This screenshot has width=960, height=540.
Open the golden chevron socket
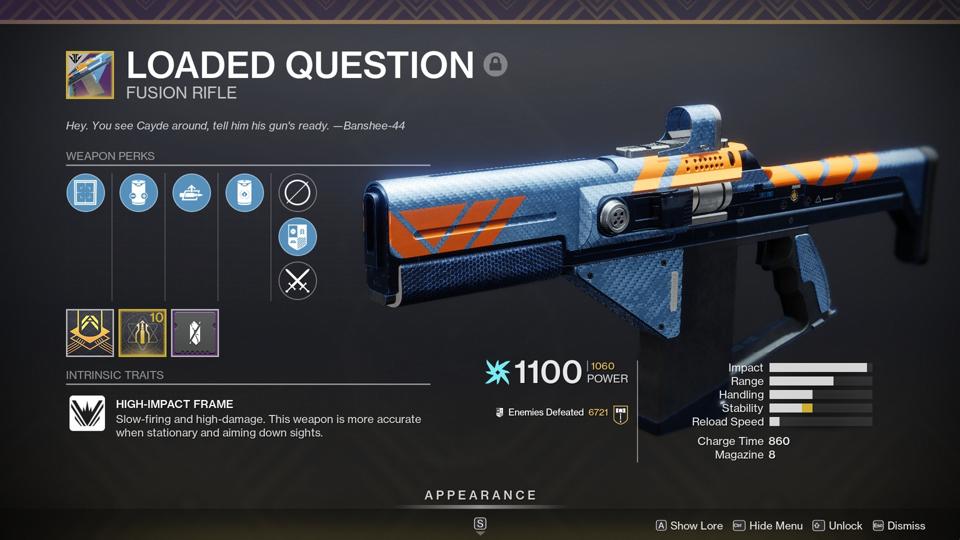[x=89, y=333]
